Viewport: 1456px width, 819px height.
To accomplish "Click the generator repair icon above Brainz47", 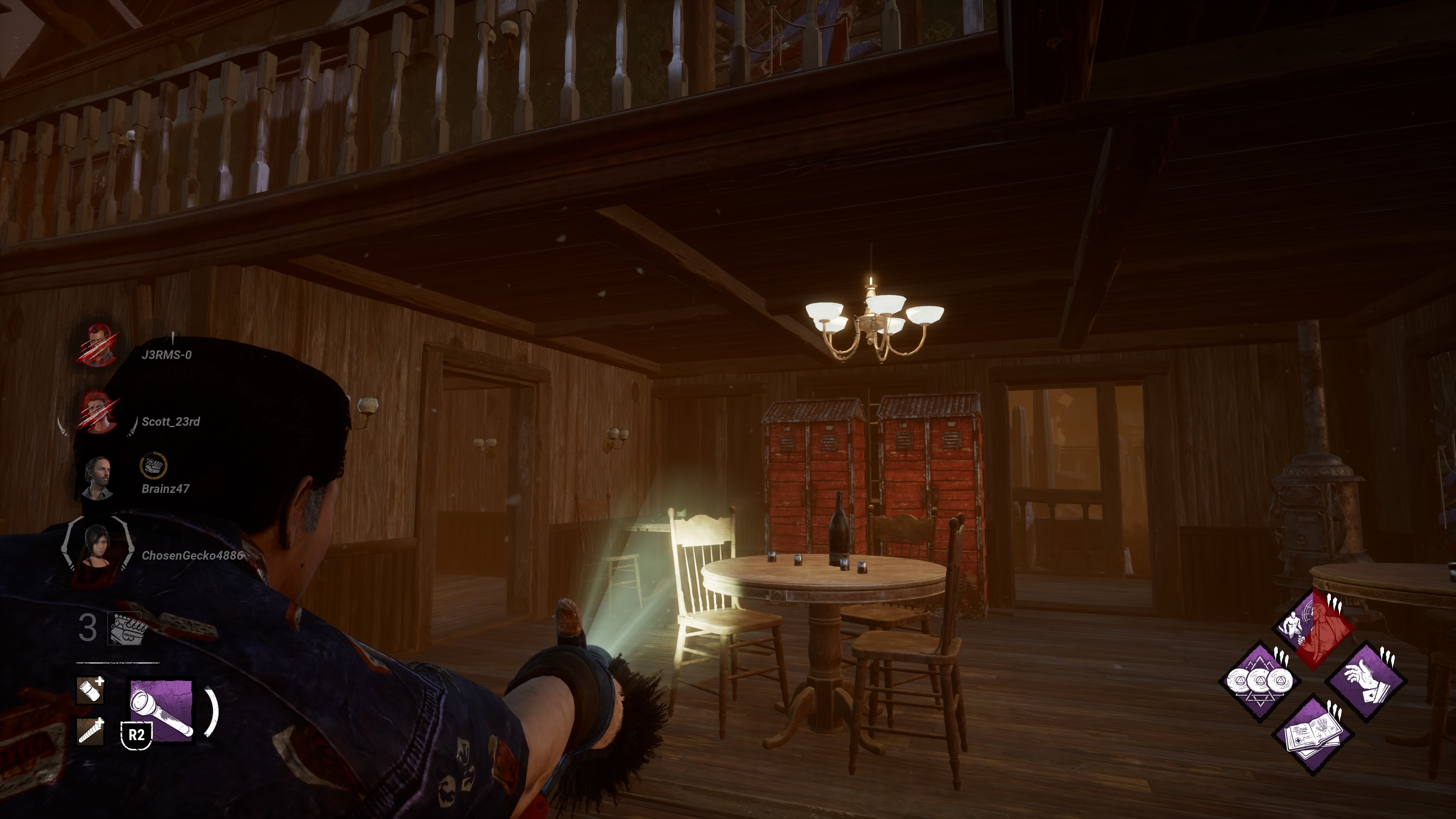I will [x=152, y=466].
